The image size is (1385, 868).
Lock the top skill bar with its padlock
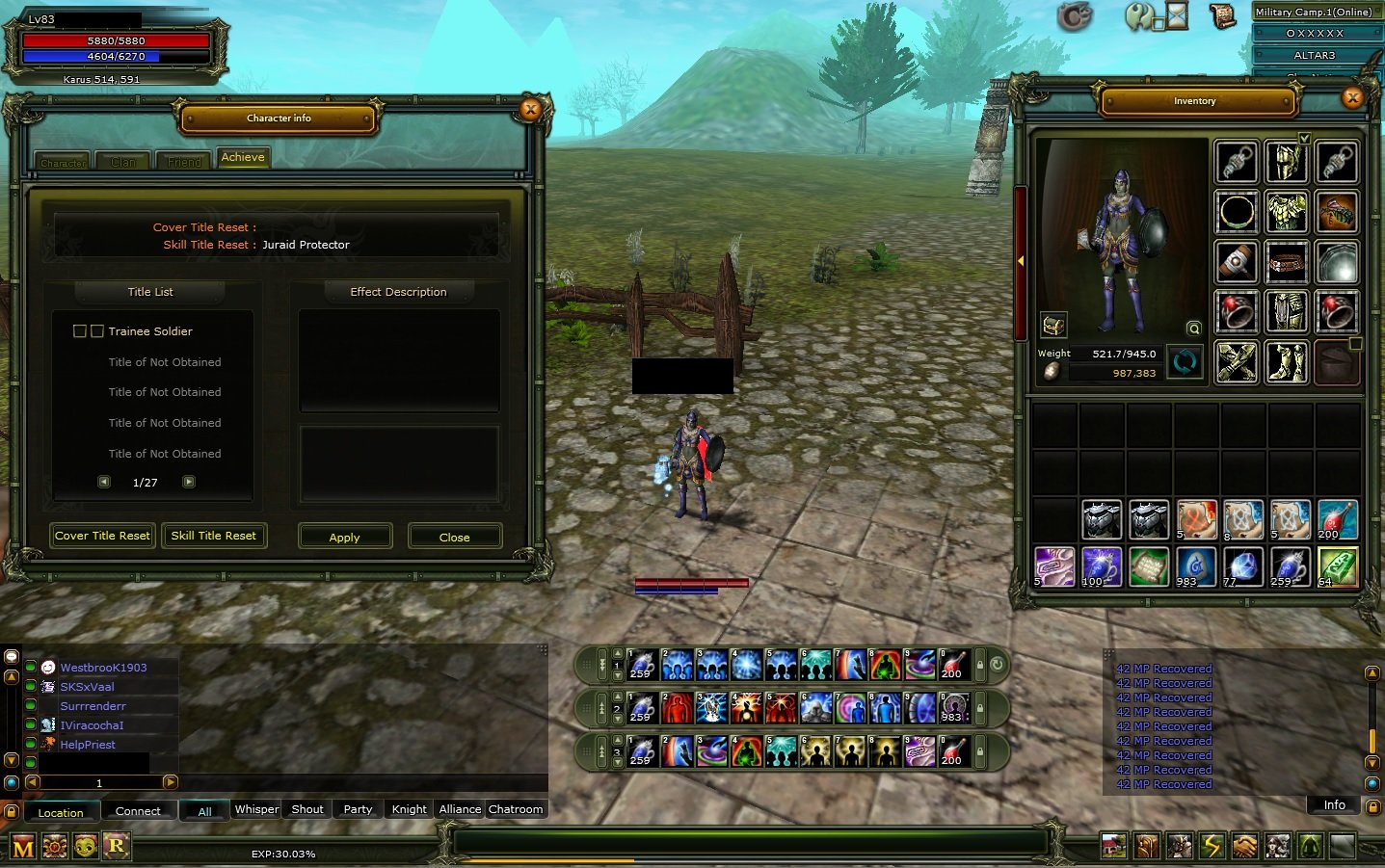tap(980, 665)
